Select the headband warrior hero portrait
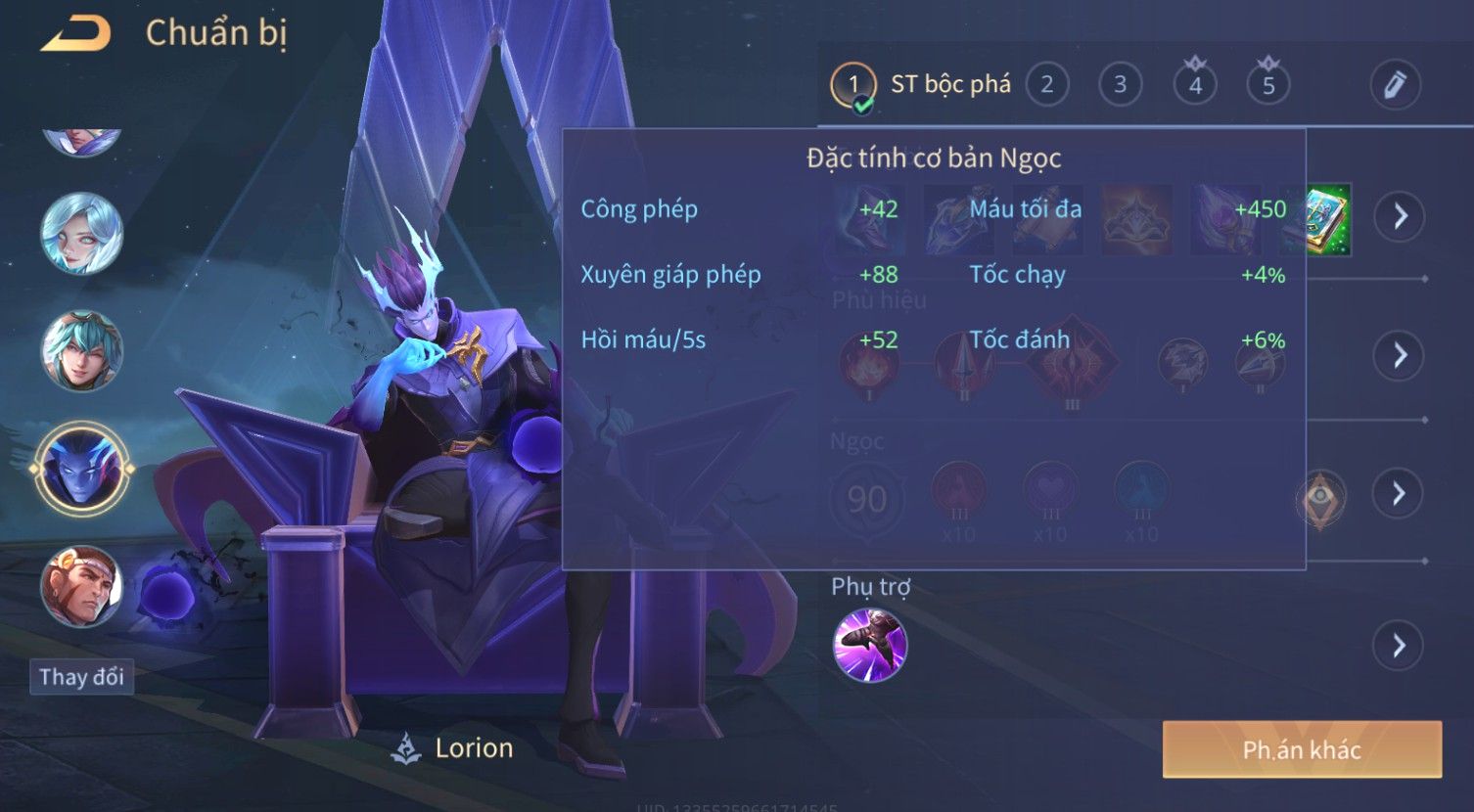The width and height of the screenshot is (1474, 812). tap(81, 586)
